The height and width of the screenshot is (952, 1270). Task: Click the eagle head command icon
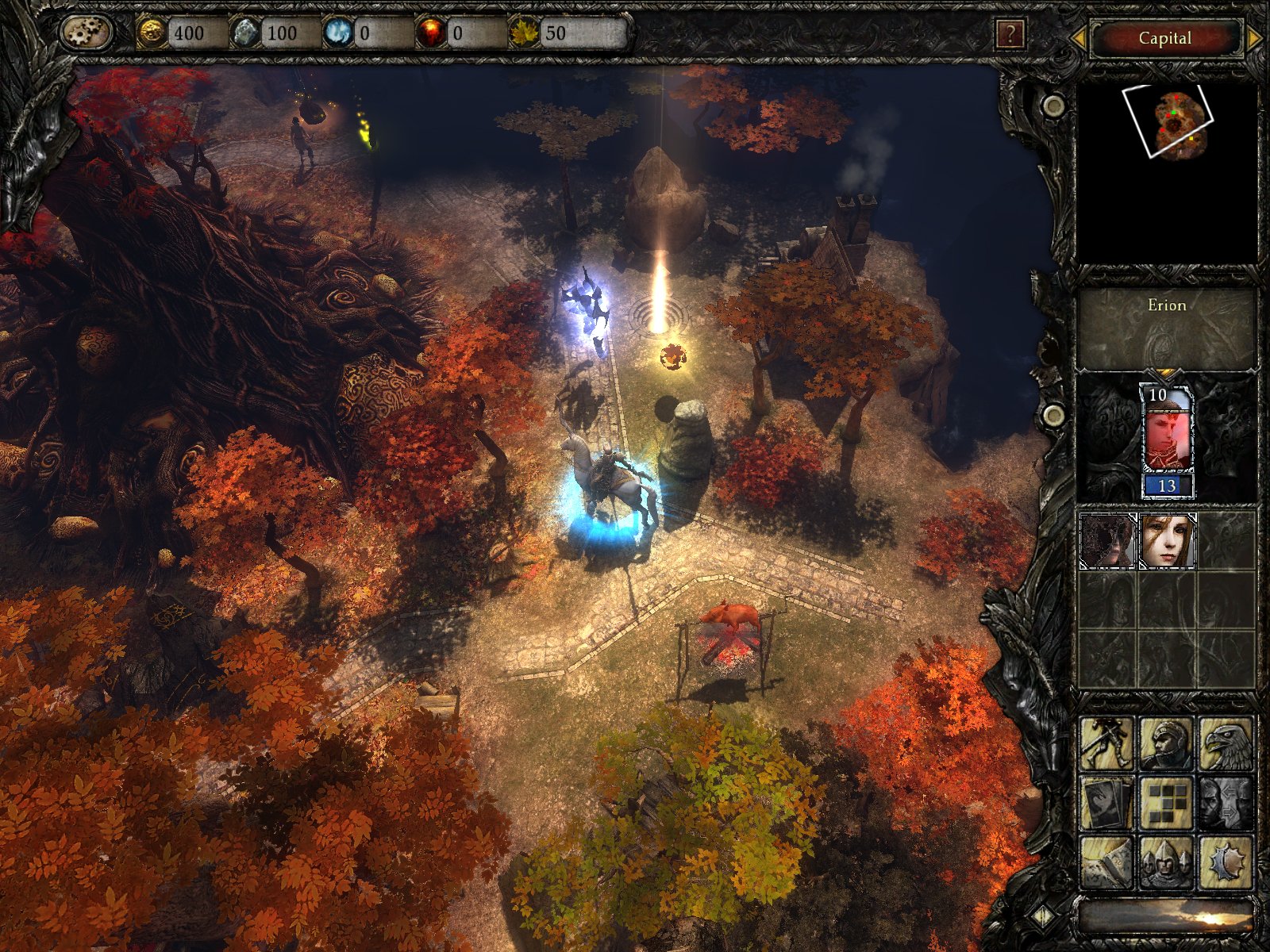(1226, 744)
